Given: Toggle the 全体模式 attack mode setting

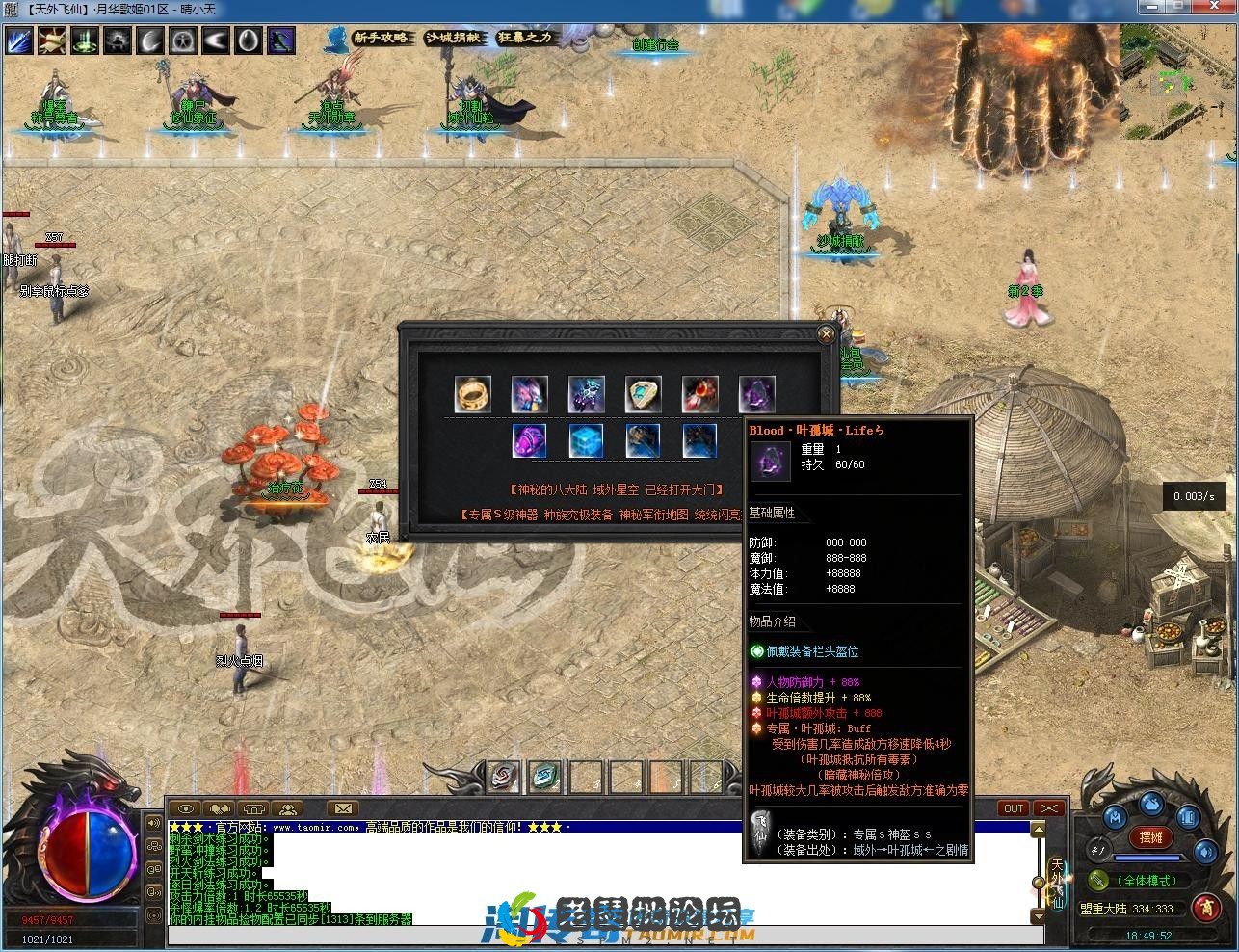Looking at the screenshot, I should coord(1147,880).
